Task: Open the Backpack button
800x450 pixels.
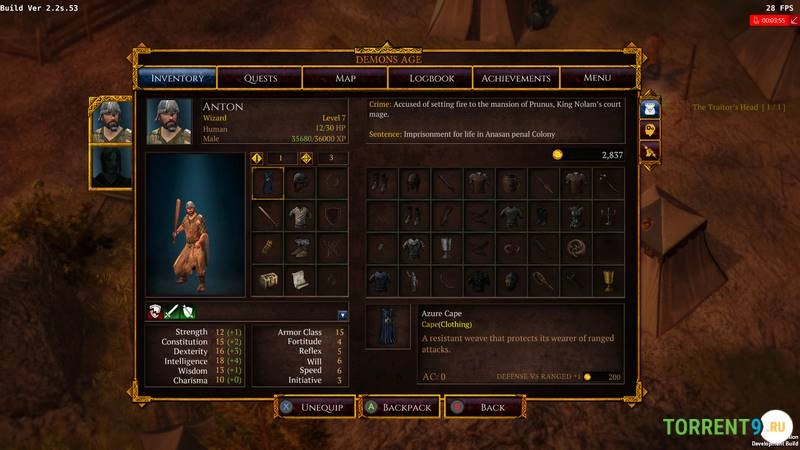Action: [x=400, y=408]
